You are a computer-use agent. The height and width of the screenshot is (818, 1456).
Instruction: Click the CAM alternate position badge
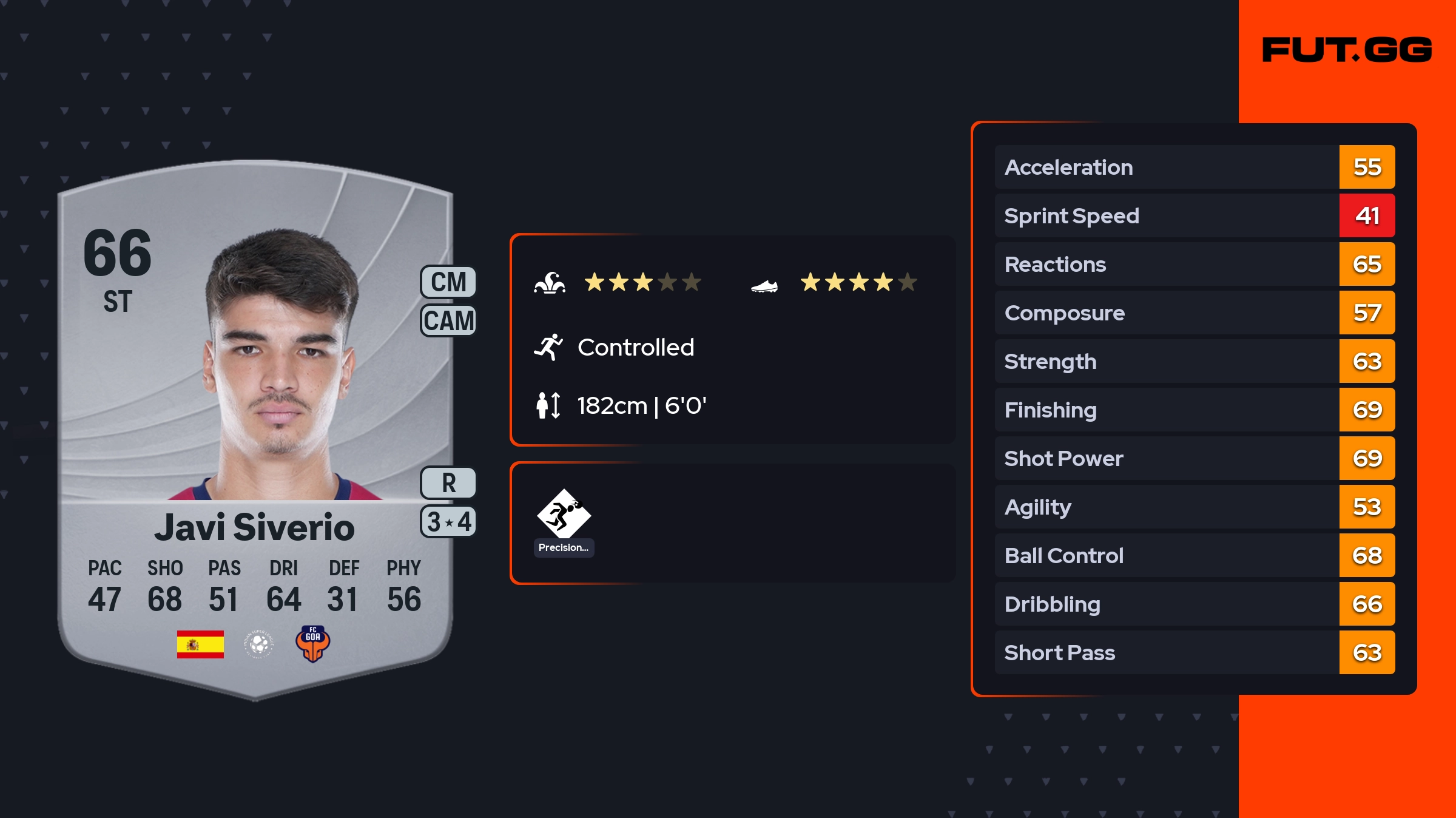click(x=448, y=320)
